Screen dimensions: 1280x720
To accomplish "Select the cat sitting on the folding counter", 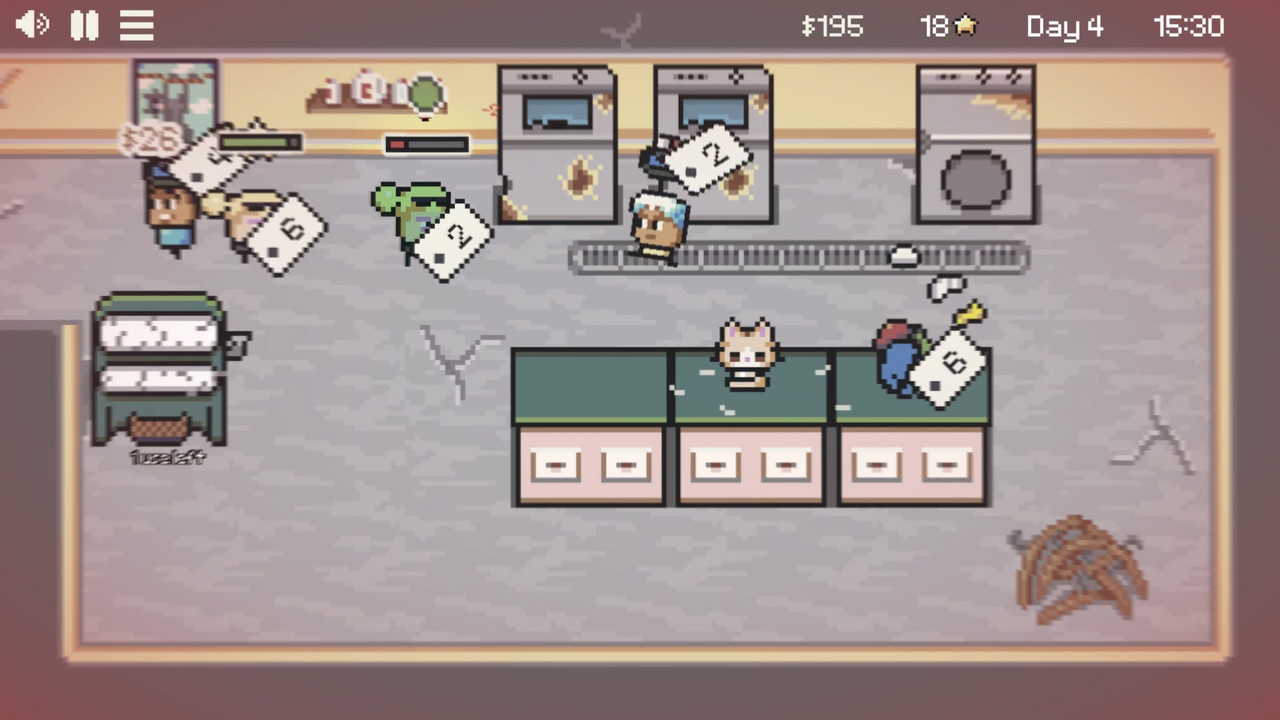I will tap(746, 355).
